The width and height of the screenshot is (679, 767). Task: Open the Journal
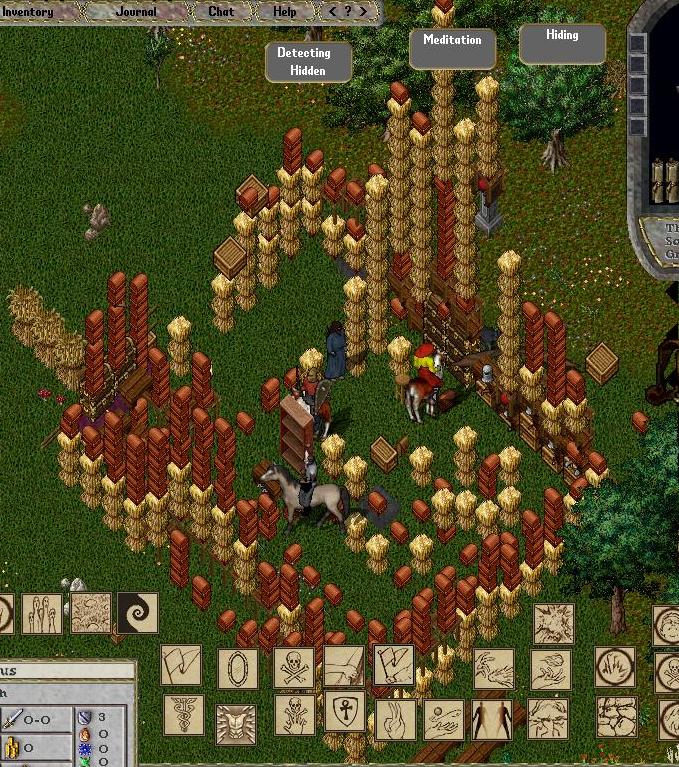(x=136, y=12)
